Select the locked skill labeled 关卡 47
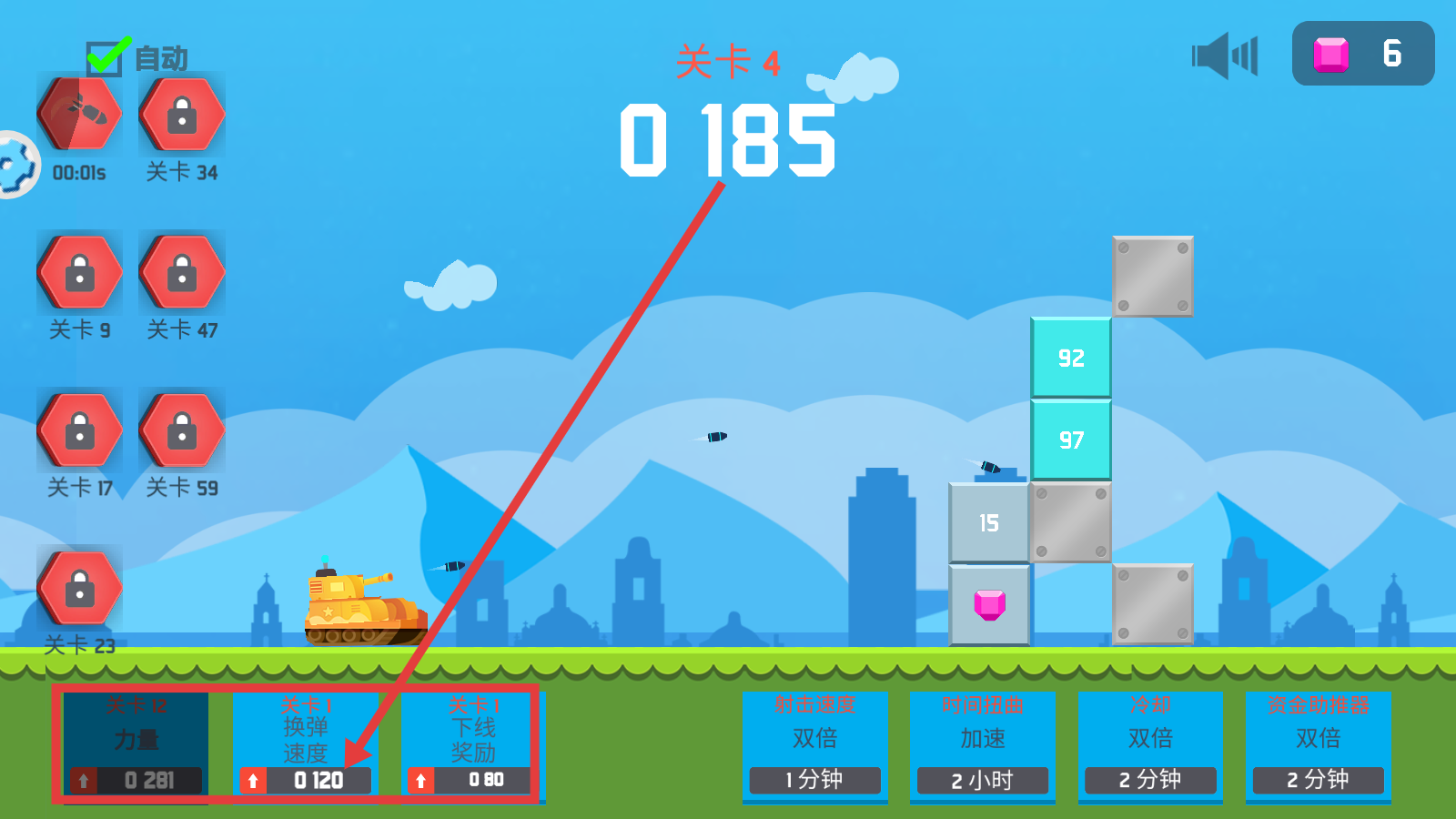Image resolution: width=1456 pixels, height=819 pixels. (x=182, y=272)
